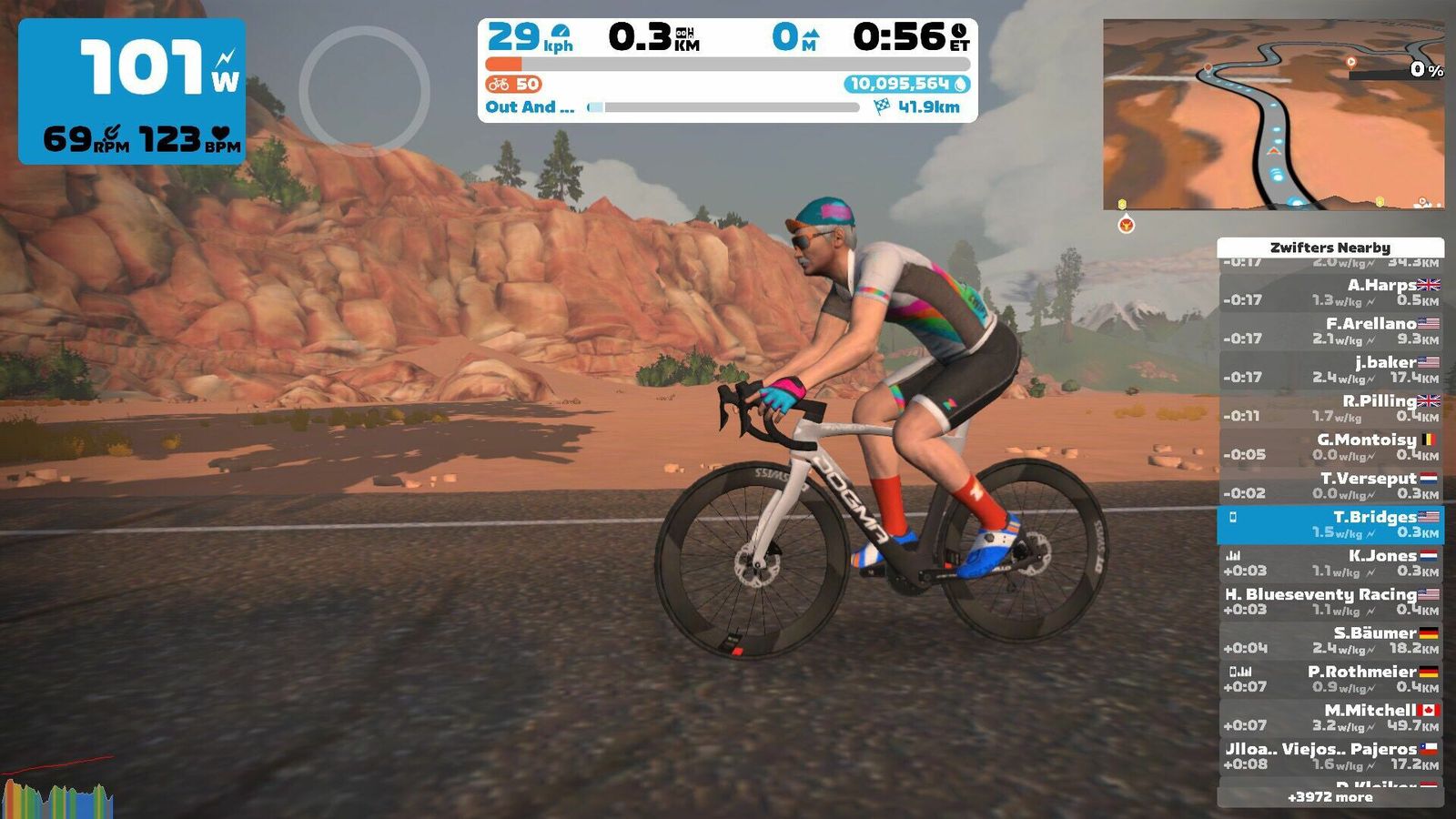Select H. Blueseventy Racing rider row
The image size is (1456, 819).
(x=1330, y=602)
